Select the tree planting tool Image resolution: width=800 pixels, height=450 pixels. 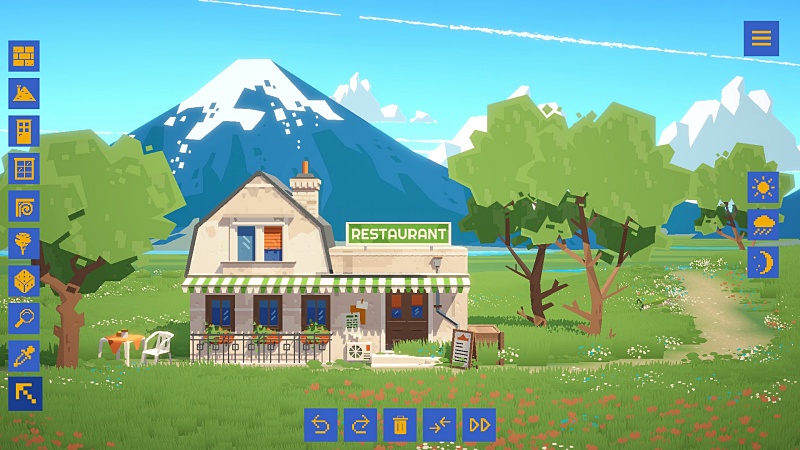(24, 243)
